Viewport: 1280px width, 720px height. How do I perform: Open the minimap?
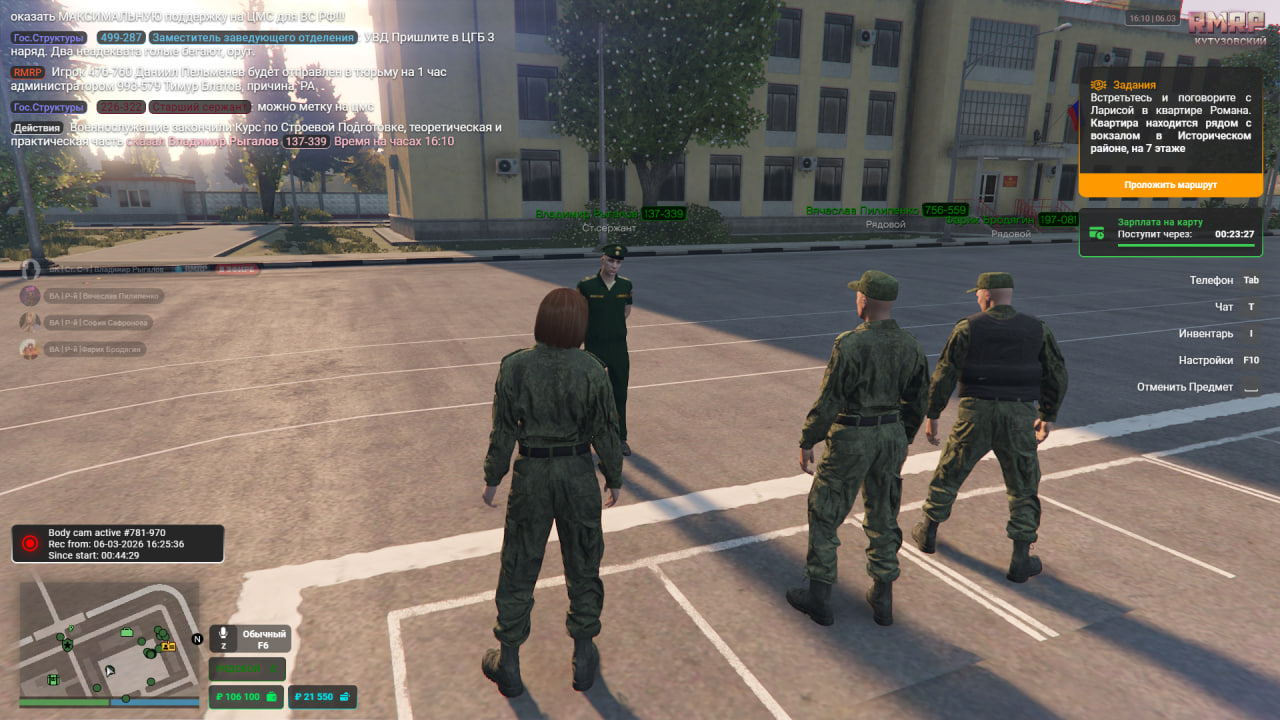point(109,638)
